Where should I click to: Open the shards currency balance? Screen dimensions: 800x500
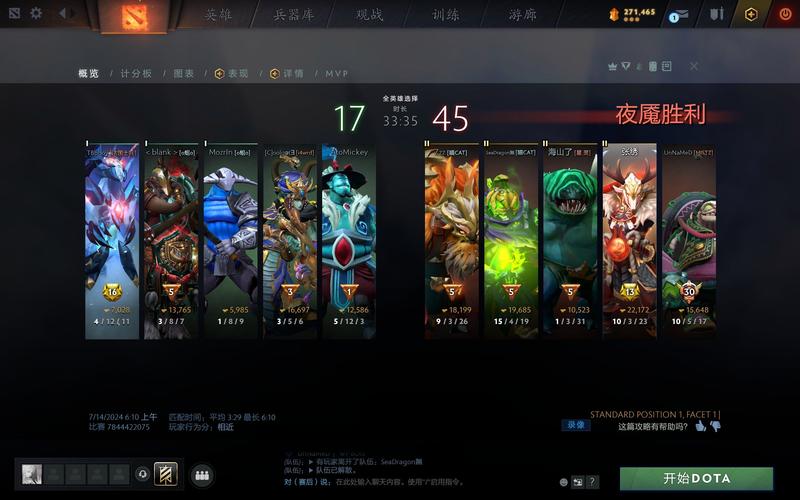tap(632, 13)
